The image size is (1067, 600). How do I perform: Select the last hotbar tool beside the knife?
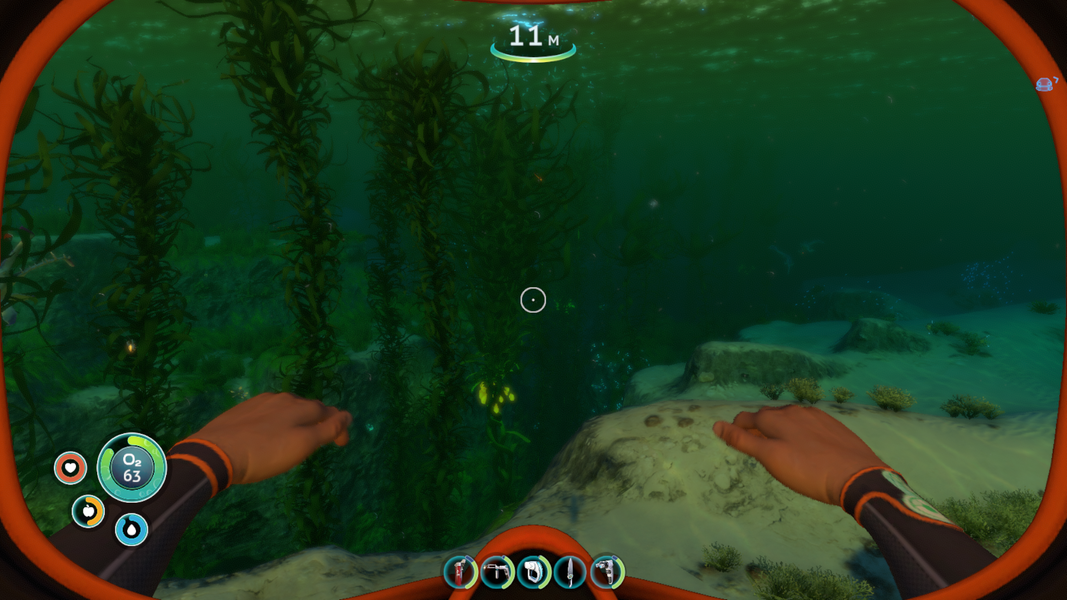pyautogui.click(x=606, y=572)
